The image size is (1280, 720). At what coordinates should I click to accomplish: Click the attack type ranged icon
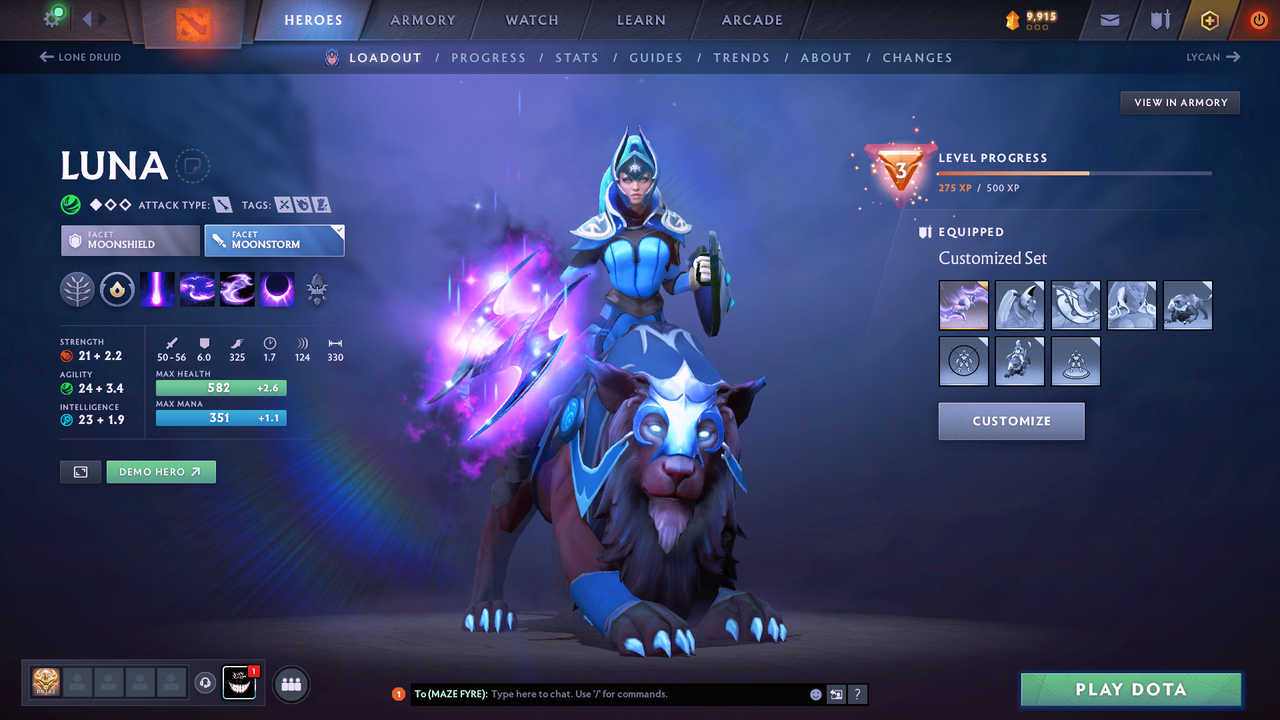point(222,204)
